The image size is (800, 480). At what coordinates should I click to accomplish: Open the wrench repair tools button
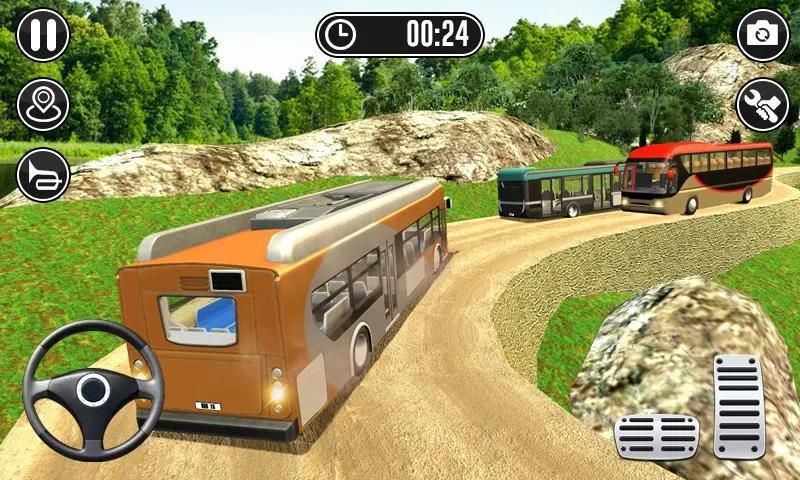point(763,105)
